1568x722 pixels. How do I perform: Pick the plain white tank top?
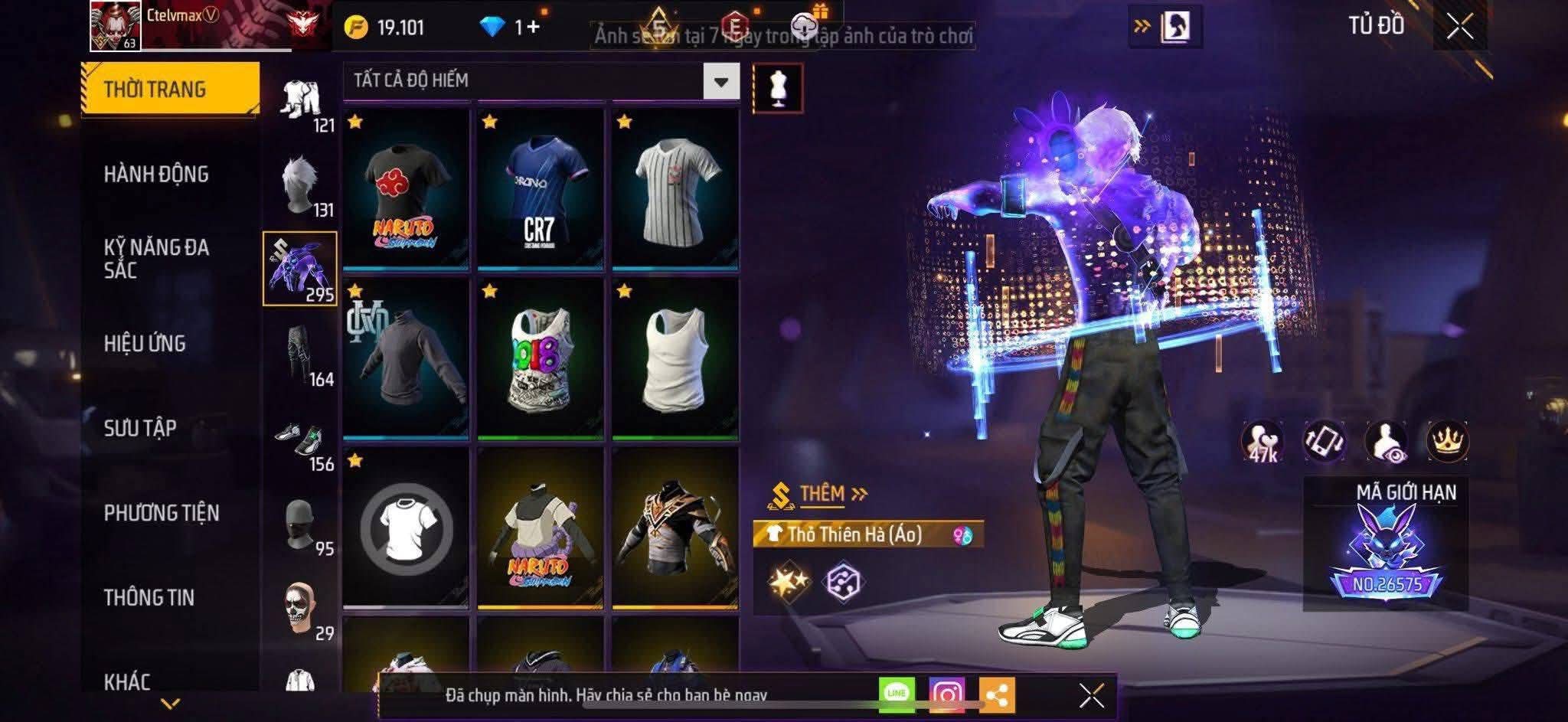pos(675,358)
